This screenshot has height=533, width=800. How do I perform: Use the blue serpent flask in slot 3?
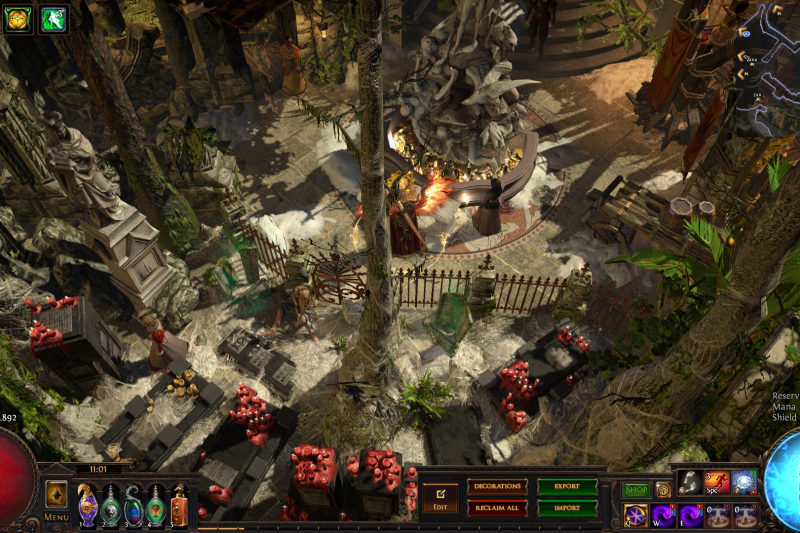point(133,504)
